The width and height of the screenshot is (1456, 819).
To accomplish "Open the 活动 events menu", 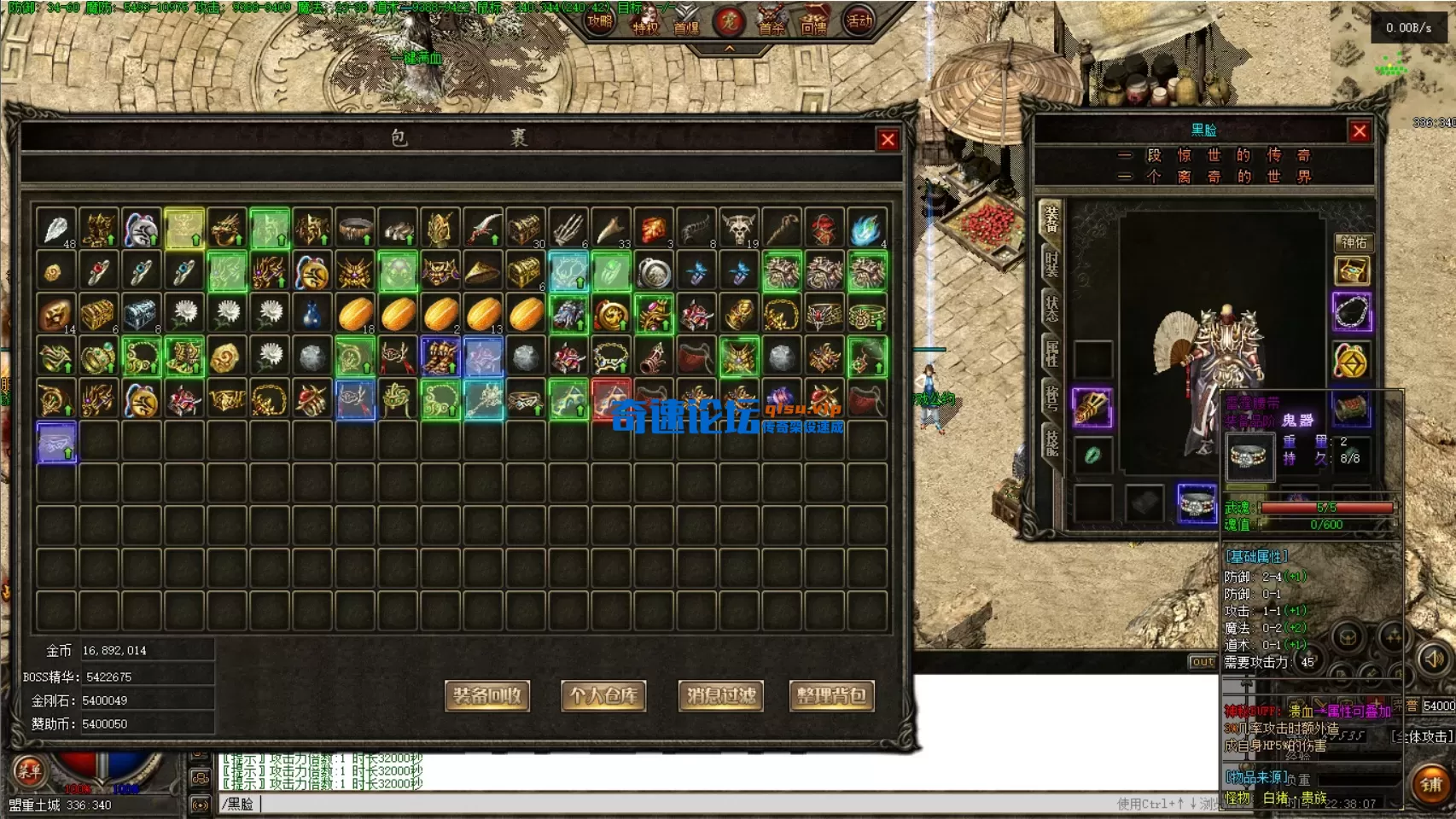I will coord(859,20).
